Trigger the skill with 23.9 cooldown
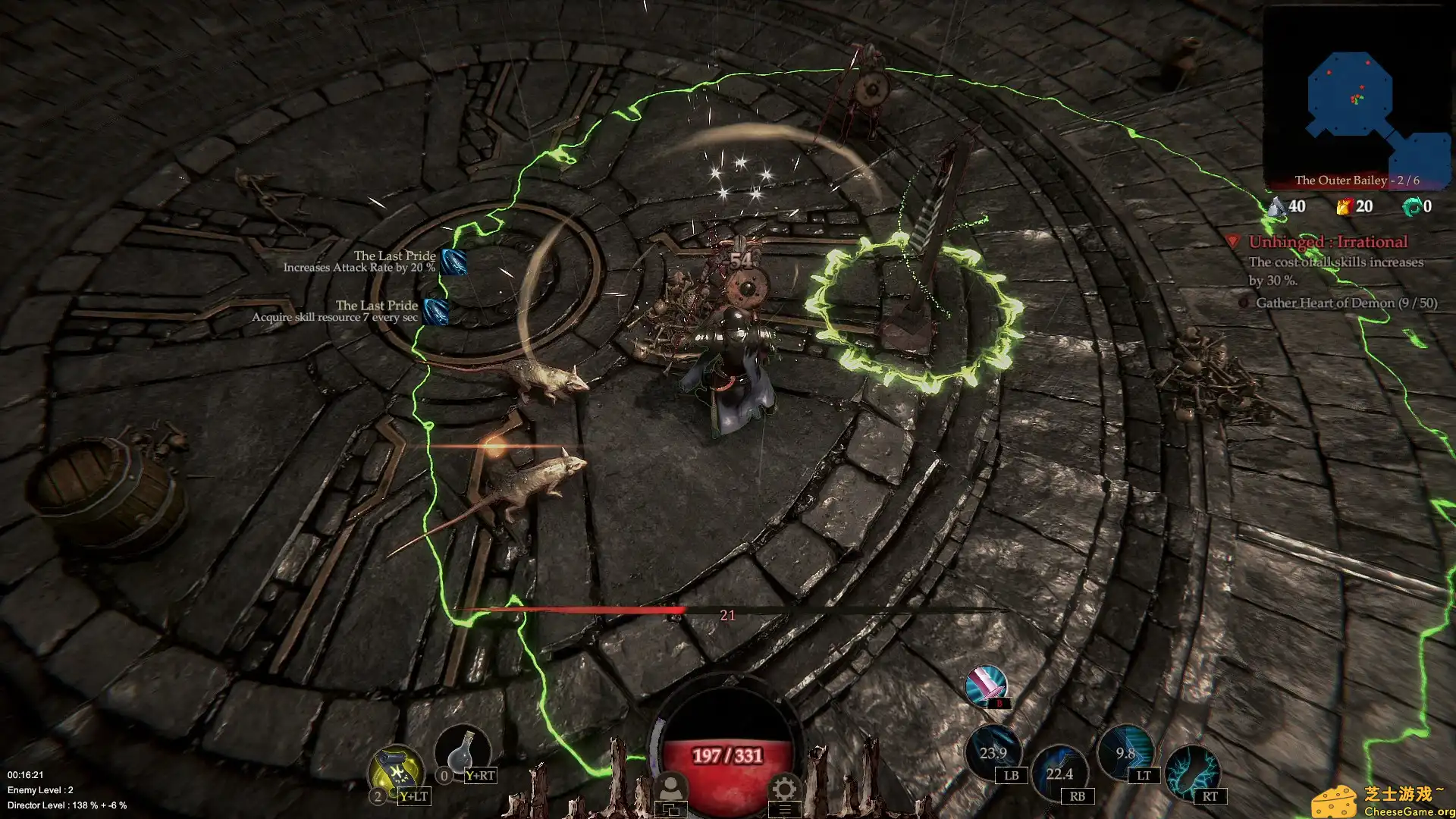This screenshot has height=819, width=1456. (993, 752)
